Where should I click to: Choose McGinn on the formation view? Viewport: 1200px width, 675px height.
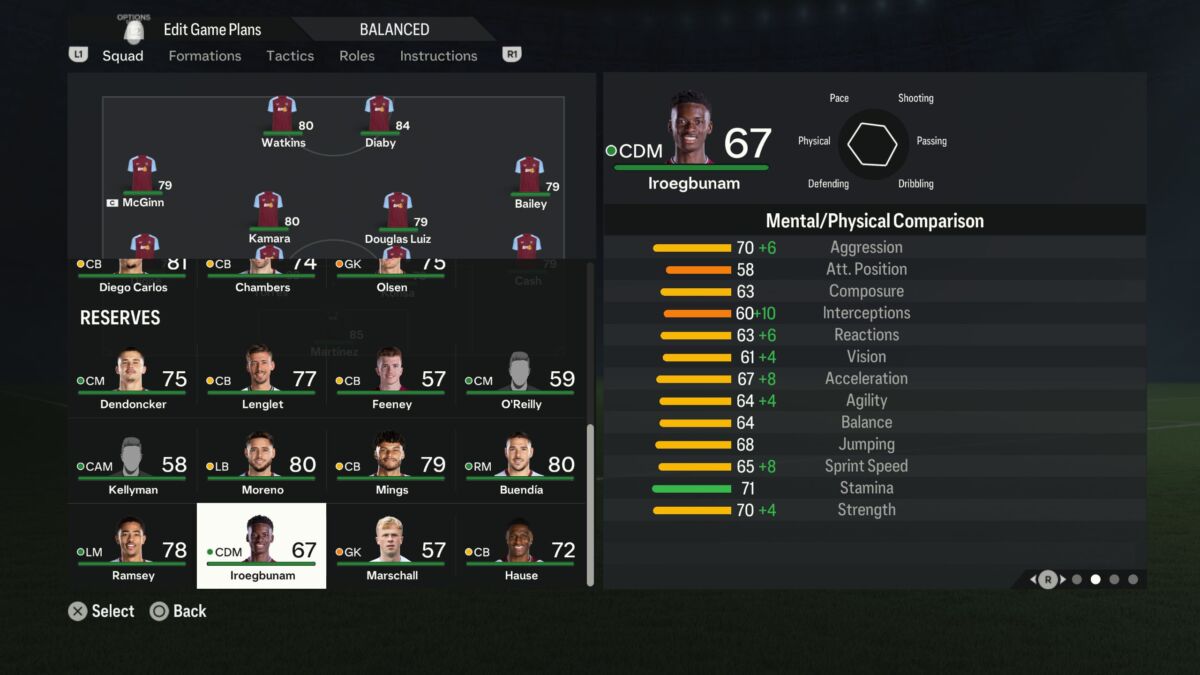[142, 180]
